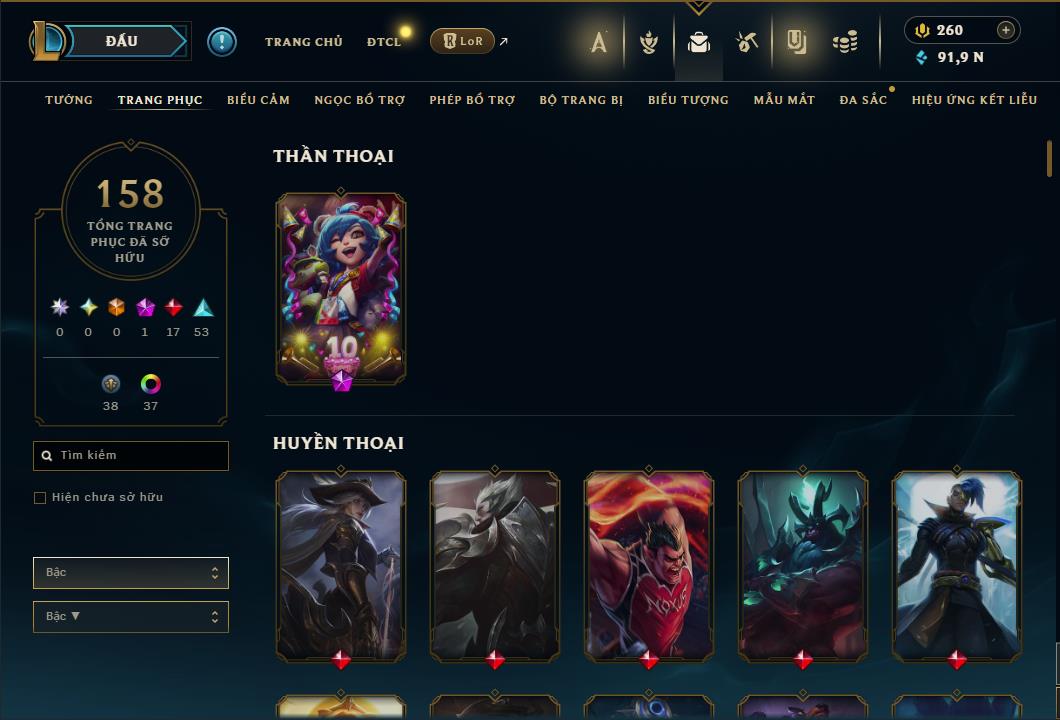Click the blue exclamation alert icon

point(222,41)
